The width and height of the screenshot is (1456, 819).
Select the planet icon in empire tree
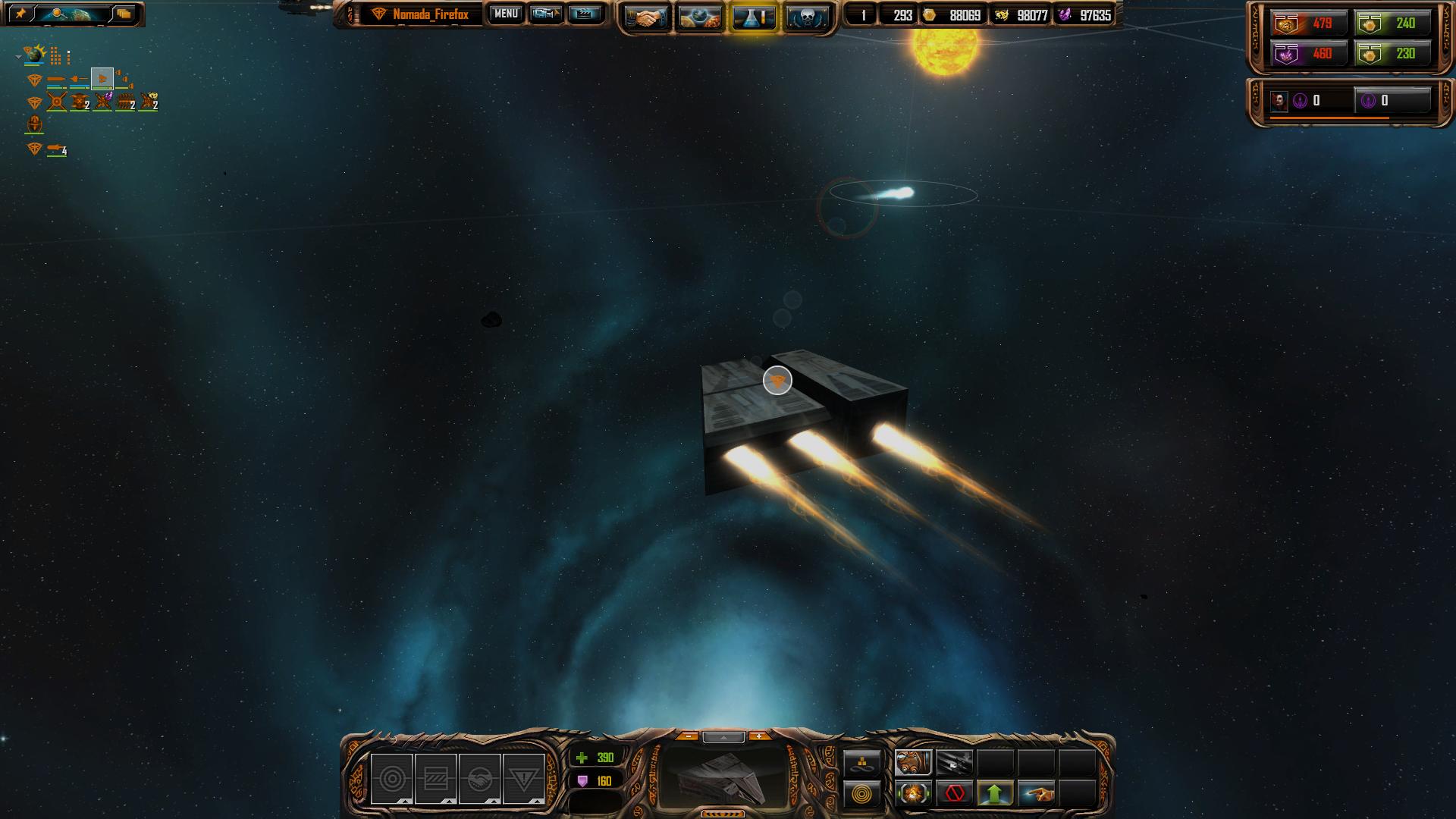click(34, 55)
